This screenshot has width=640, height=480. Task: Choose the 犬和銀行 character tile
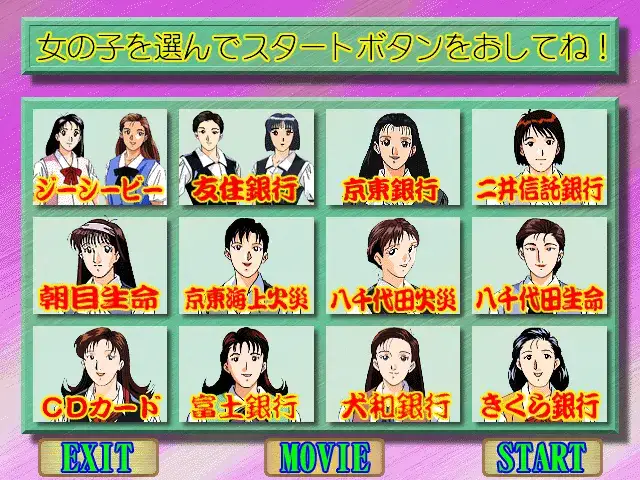393,374
